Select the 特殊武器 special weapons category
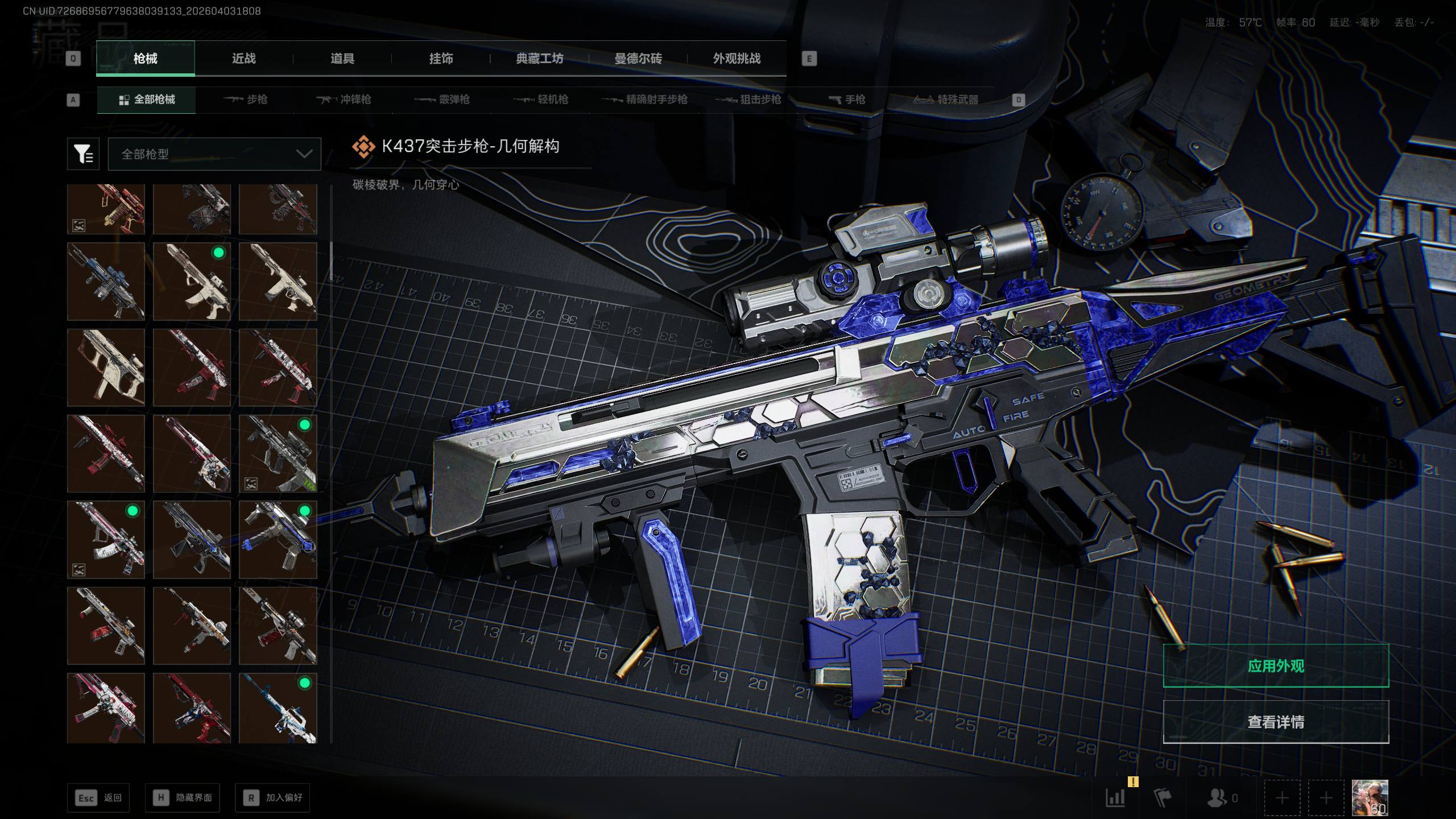Image resolution: width=1456 pixels, height=819 pixels. (x=946, y=100)
